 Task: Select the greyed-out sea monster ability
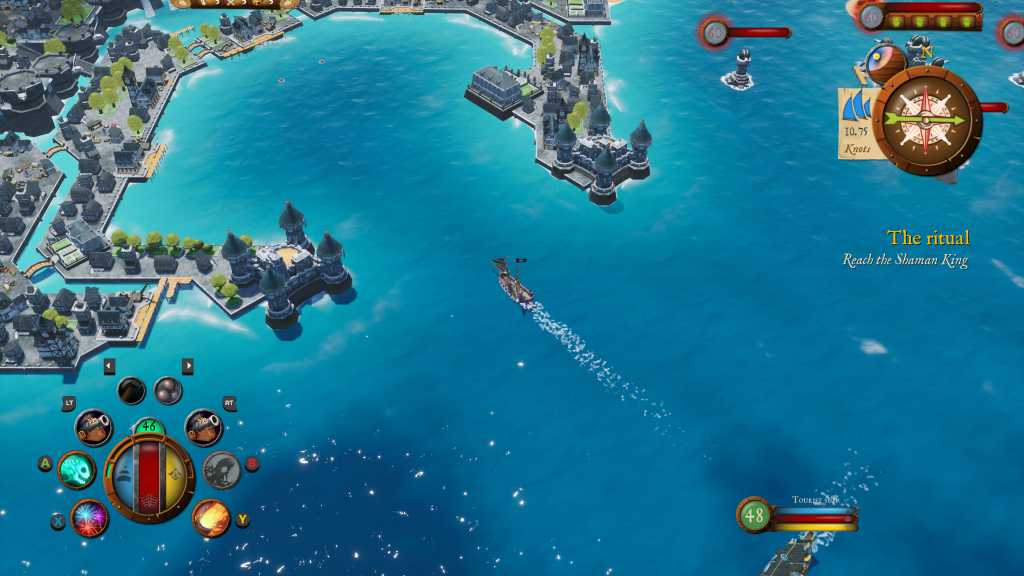point(222,469)
